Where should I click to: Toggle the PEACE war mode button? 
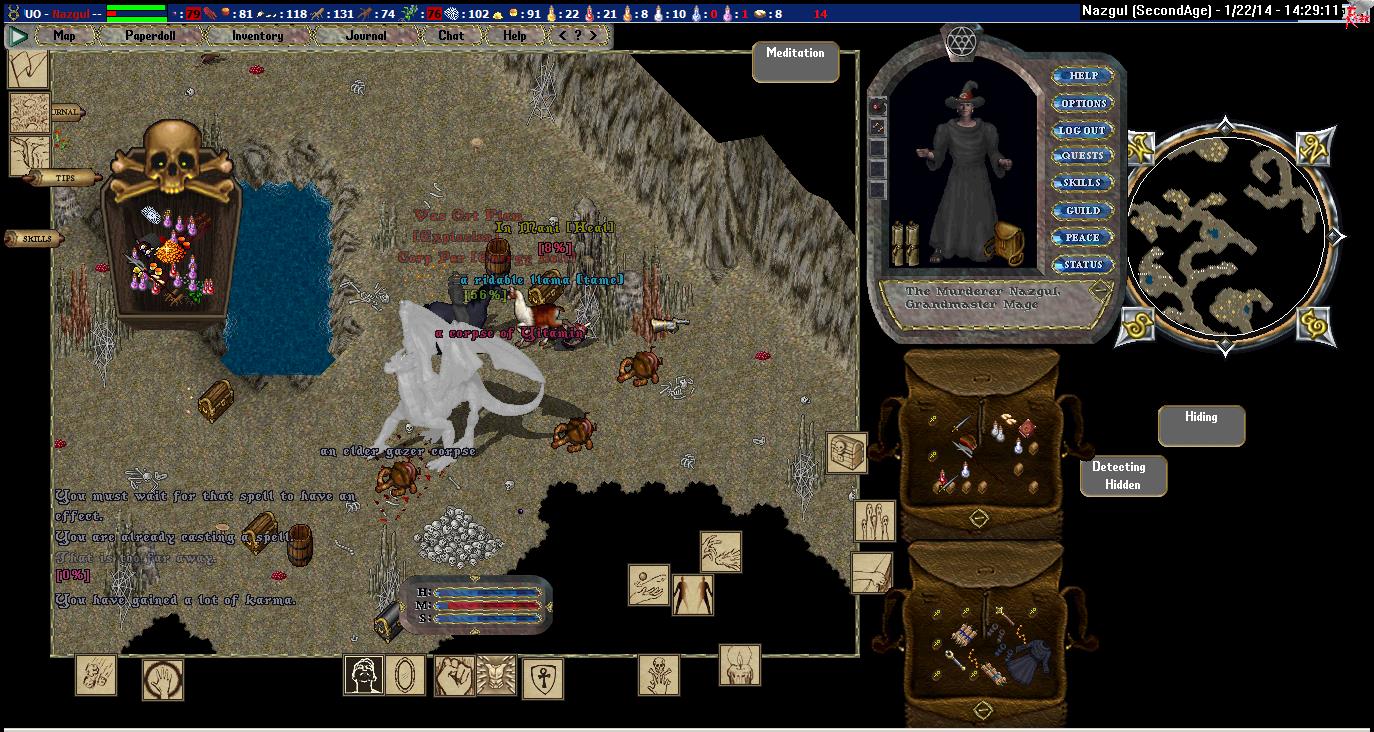tap(1083, 238)
